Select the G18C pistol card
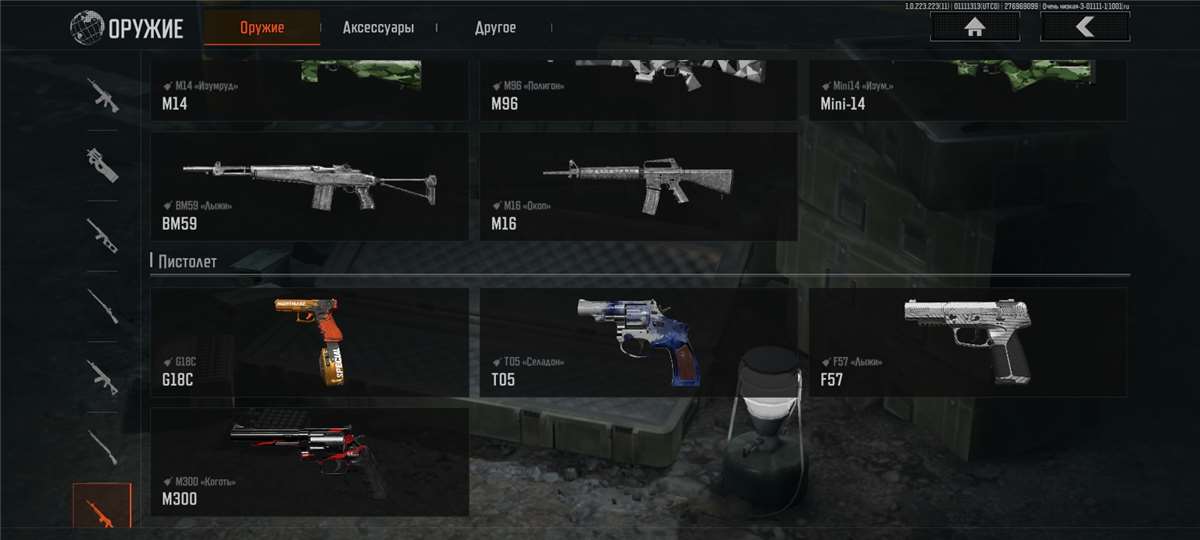 coord(309,342)
